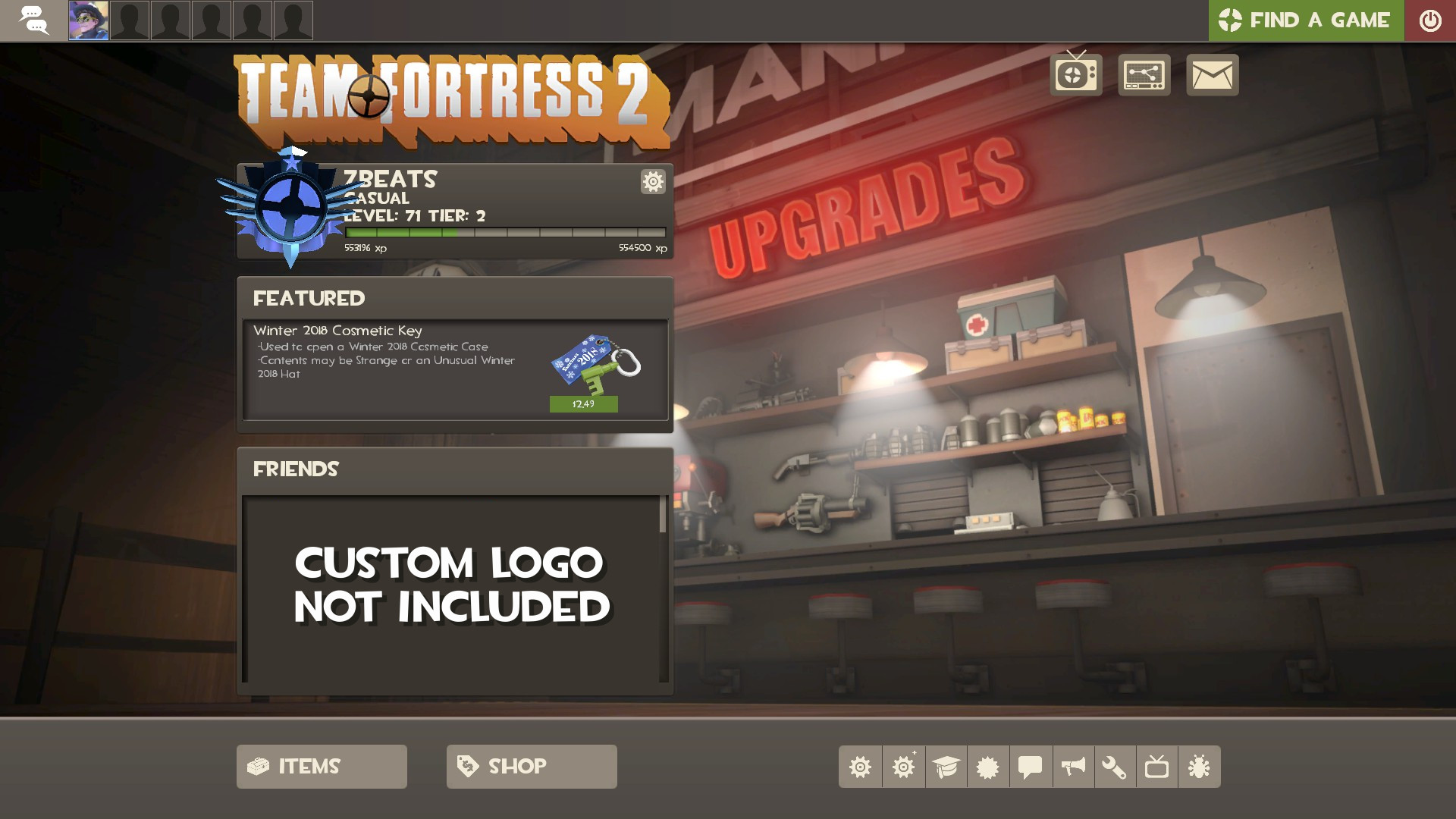Start Training via the graduation cap icon

pyautogui.click(x=946, y=767)
